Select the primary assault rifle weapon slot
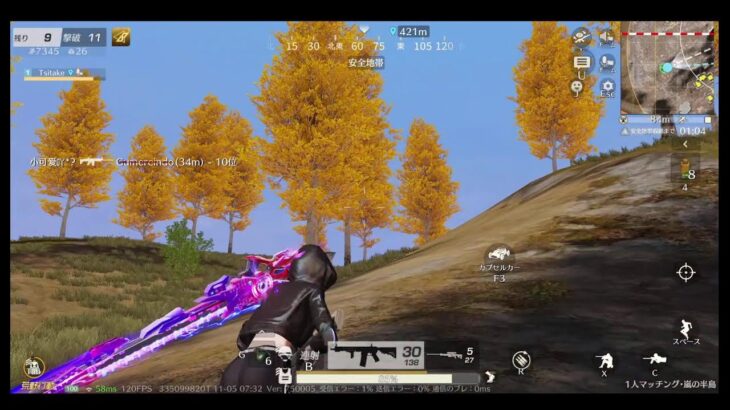The image size is (730, 410). click(375, 355)
